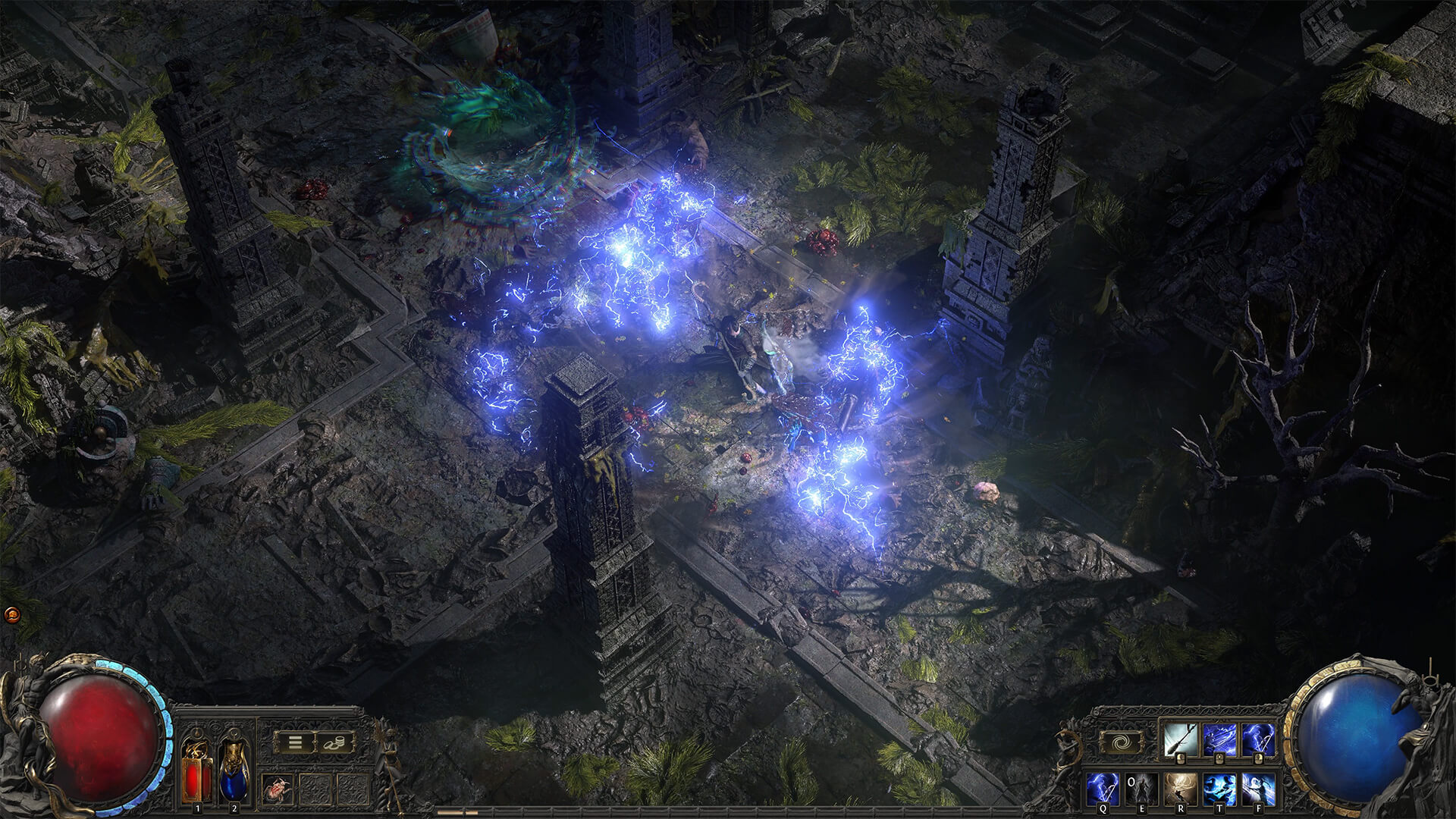Activate the blue melee skill on T
The width and height of the screenshot is (1456, 819).
click(1219, 789)
